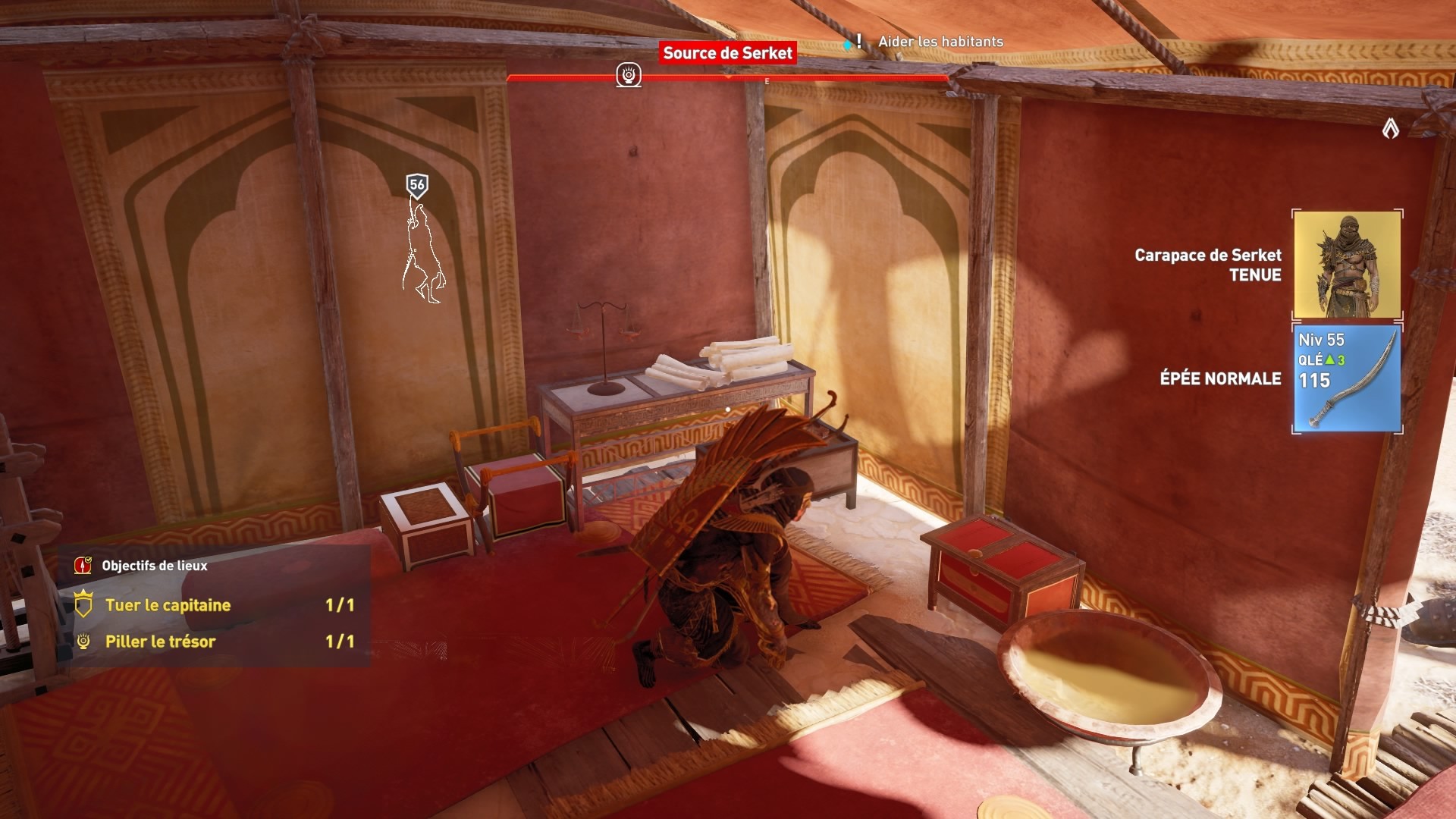This screenshot has width=1456, height=819.
Task: Select the Épée normale sword card
Action: pyautogui.click(x=1347, y=378)
